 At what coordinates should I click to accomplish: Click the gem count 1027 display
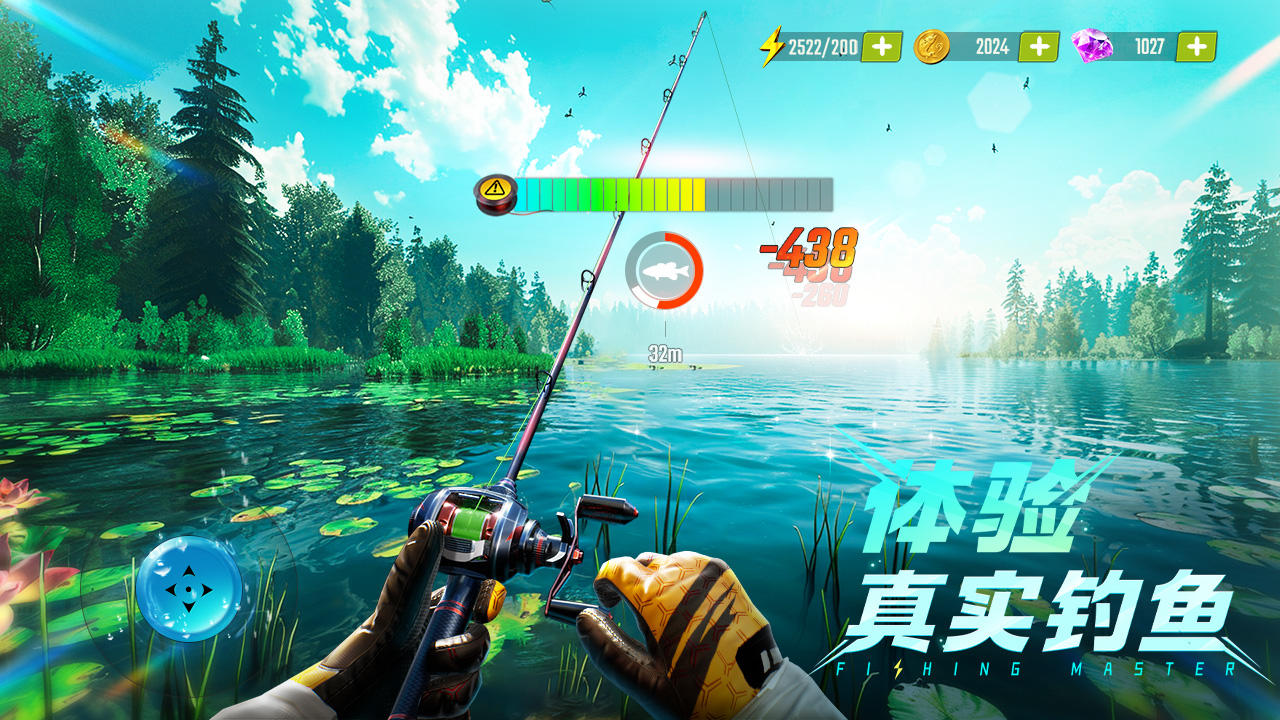coord(1148,43)
